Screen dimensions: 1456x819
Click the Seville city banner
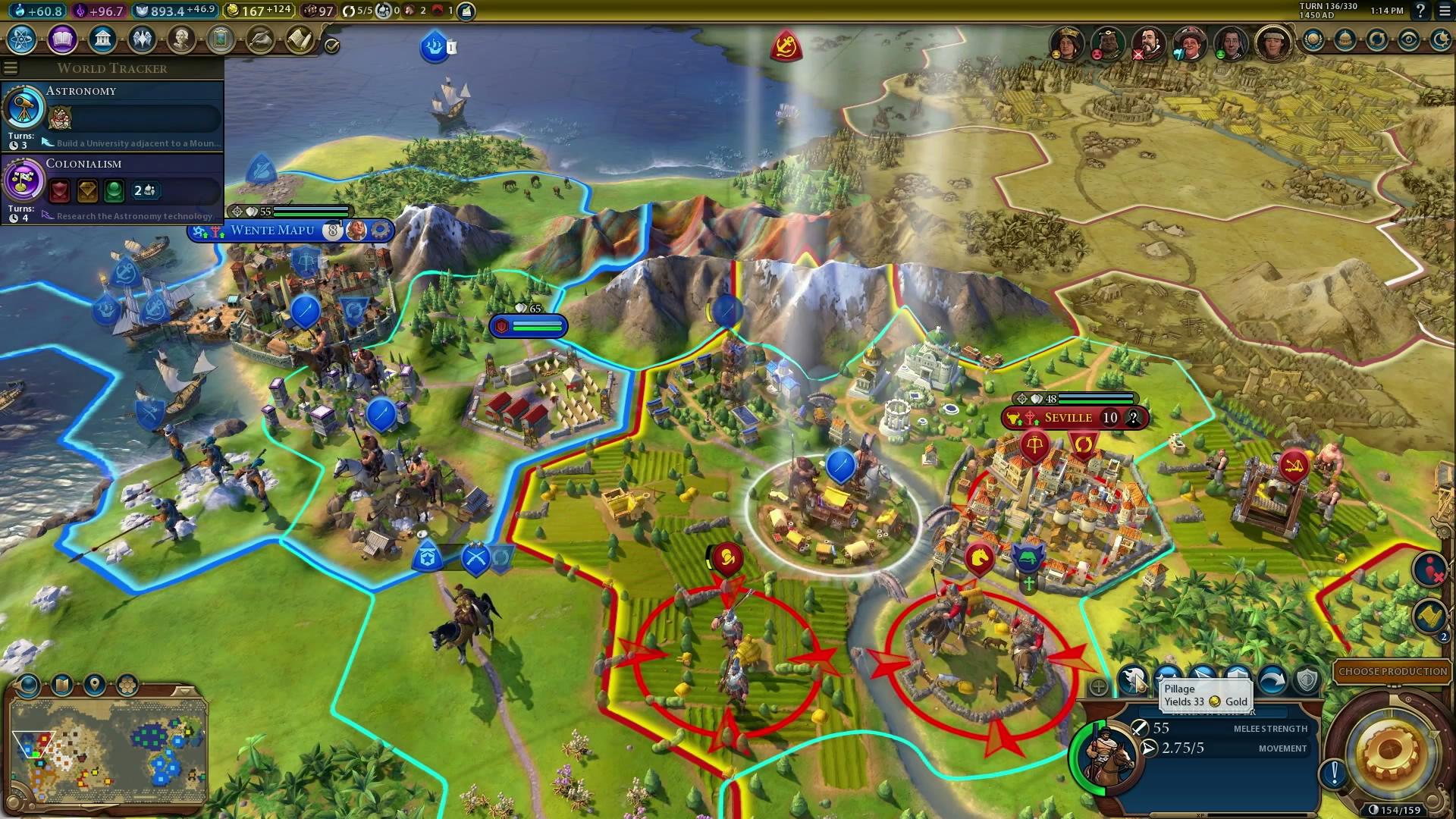(x=1068, y=418)
